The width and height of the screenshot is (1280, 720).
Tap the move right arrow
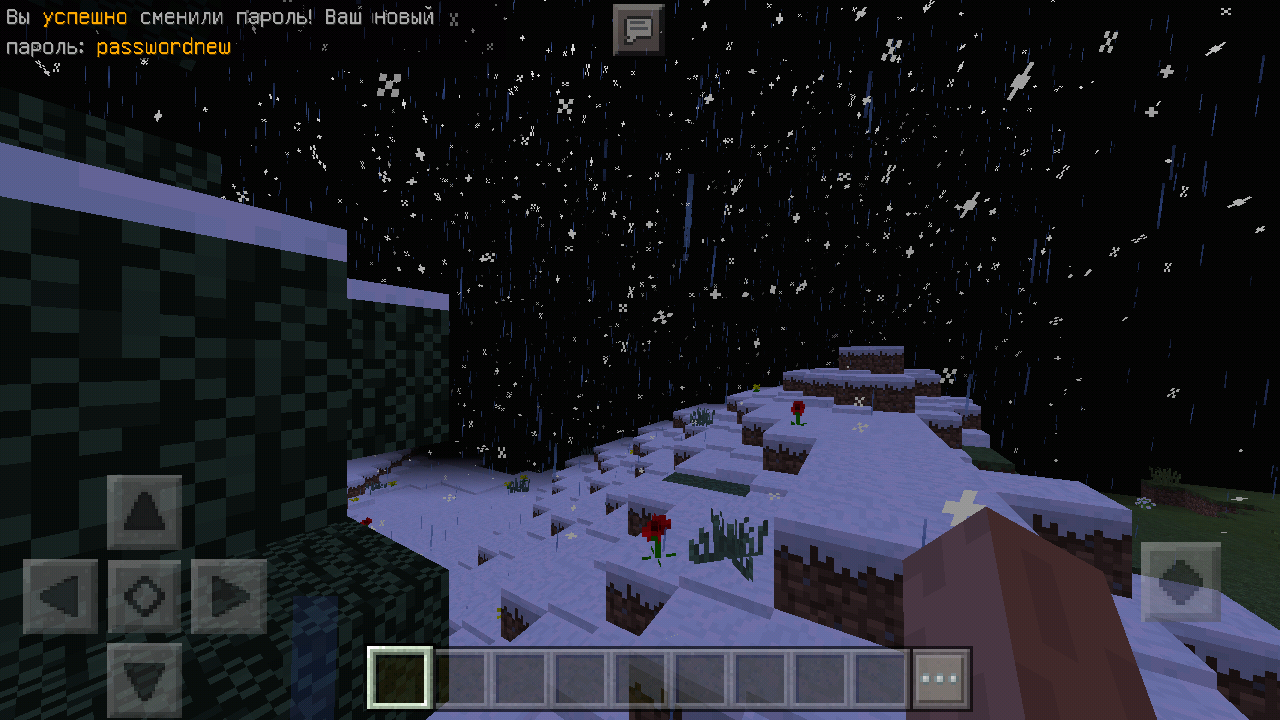coord(229,597)
